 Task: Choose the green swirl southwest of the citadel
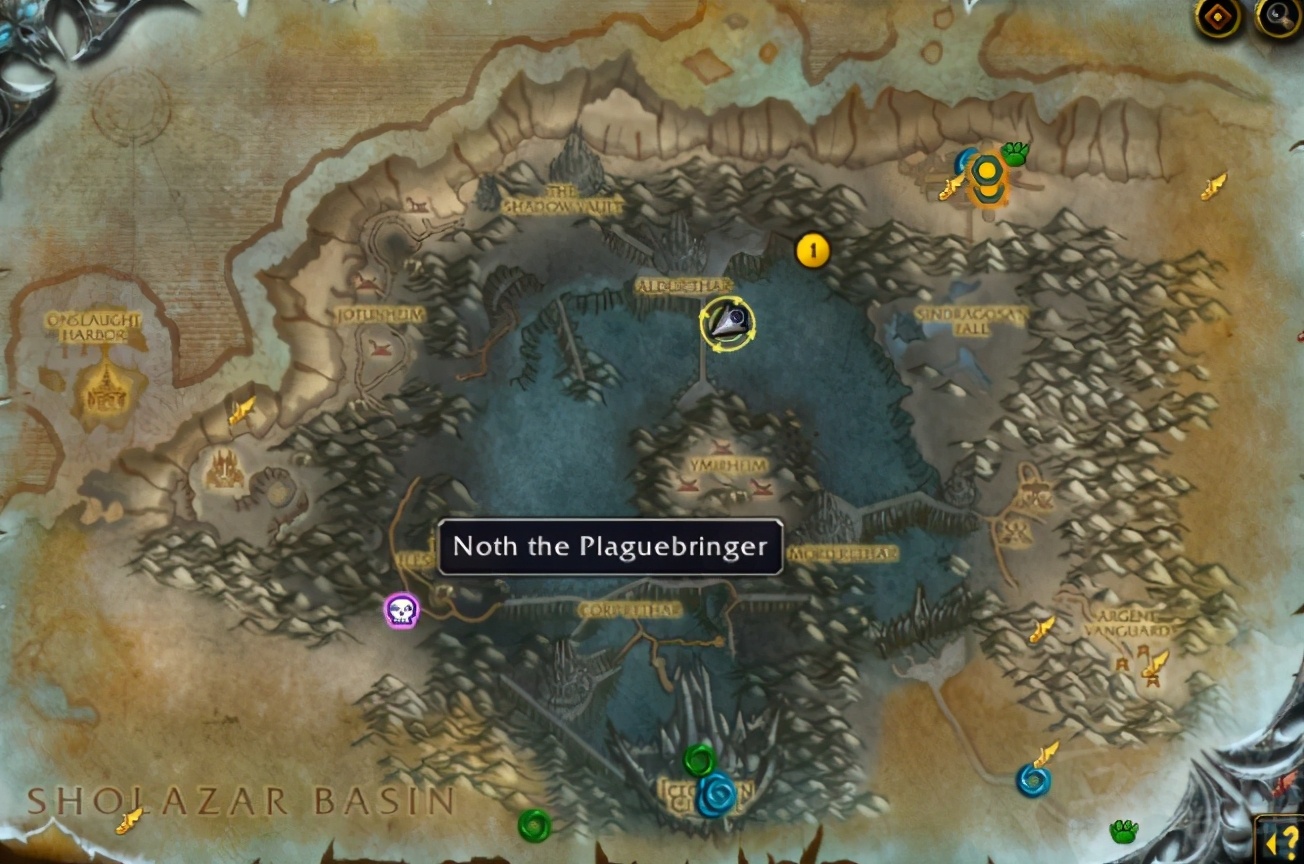click(535, 825)
